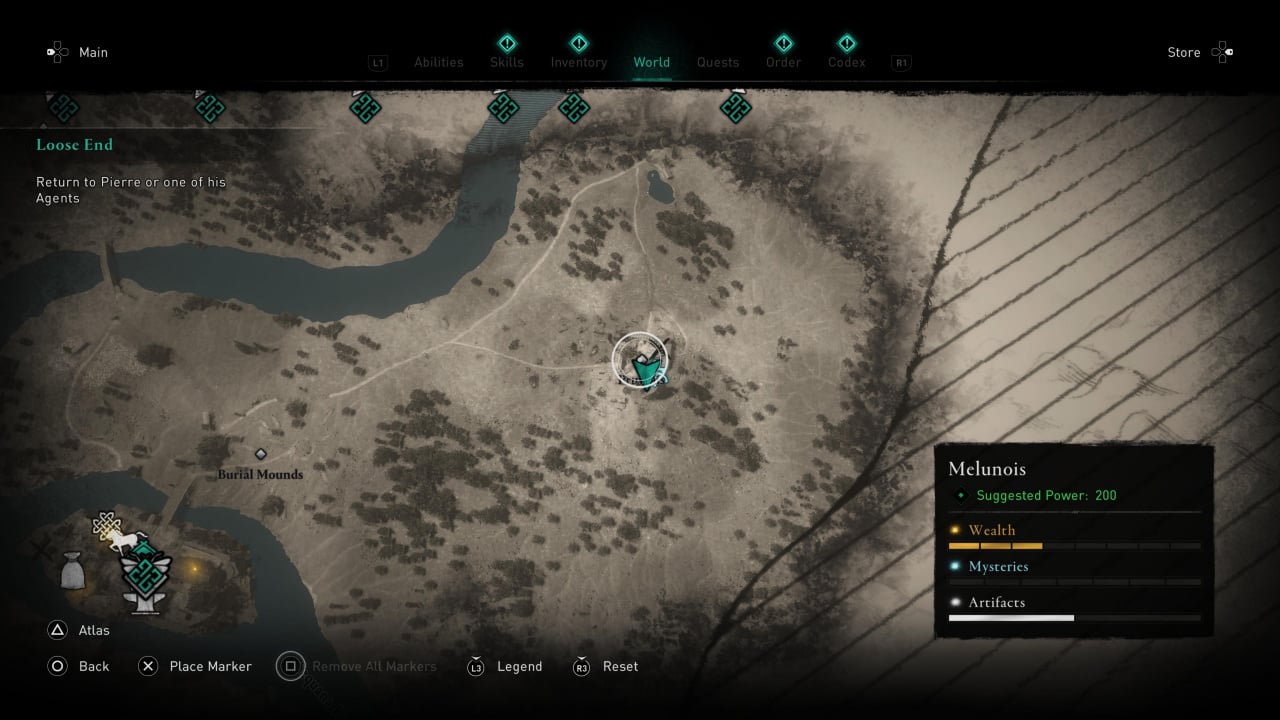Select the Loose End quest tracker
Viewport: 1280px width, 720px height.
coord(75,145)
